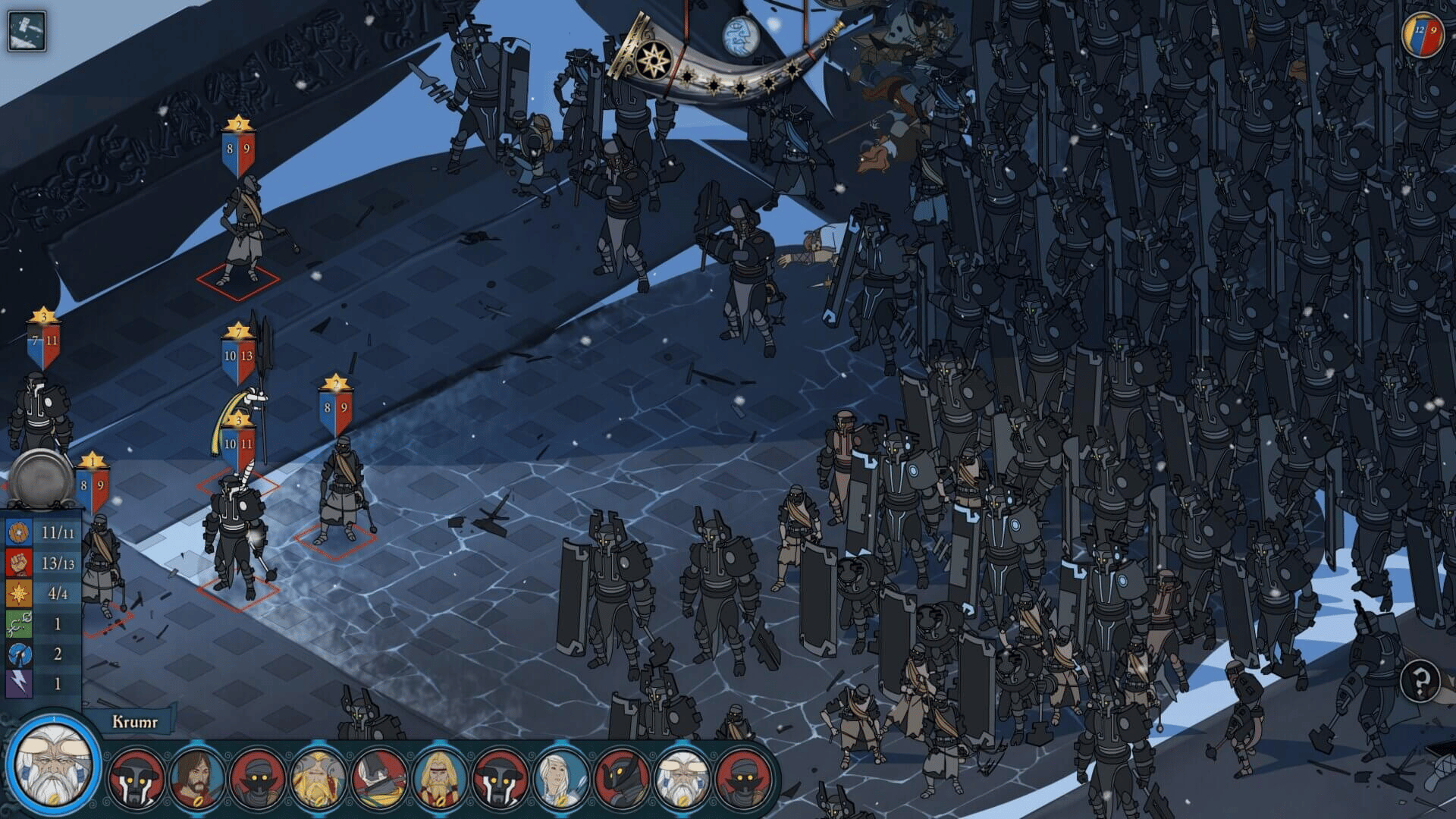1456x819 pixels.
Task: Select the Armor stat shield icon
Action: (x=19, y=532)
